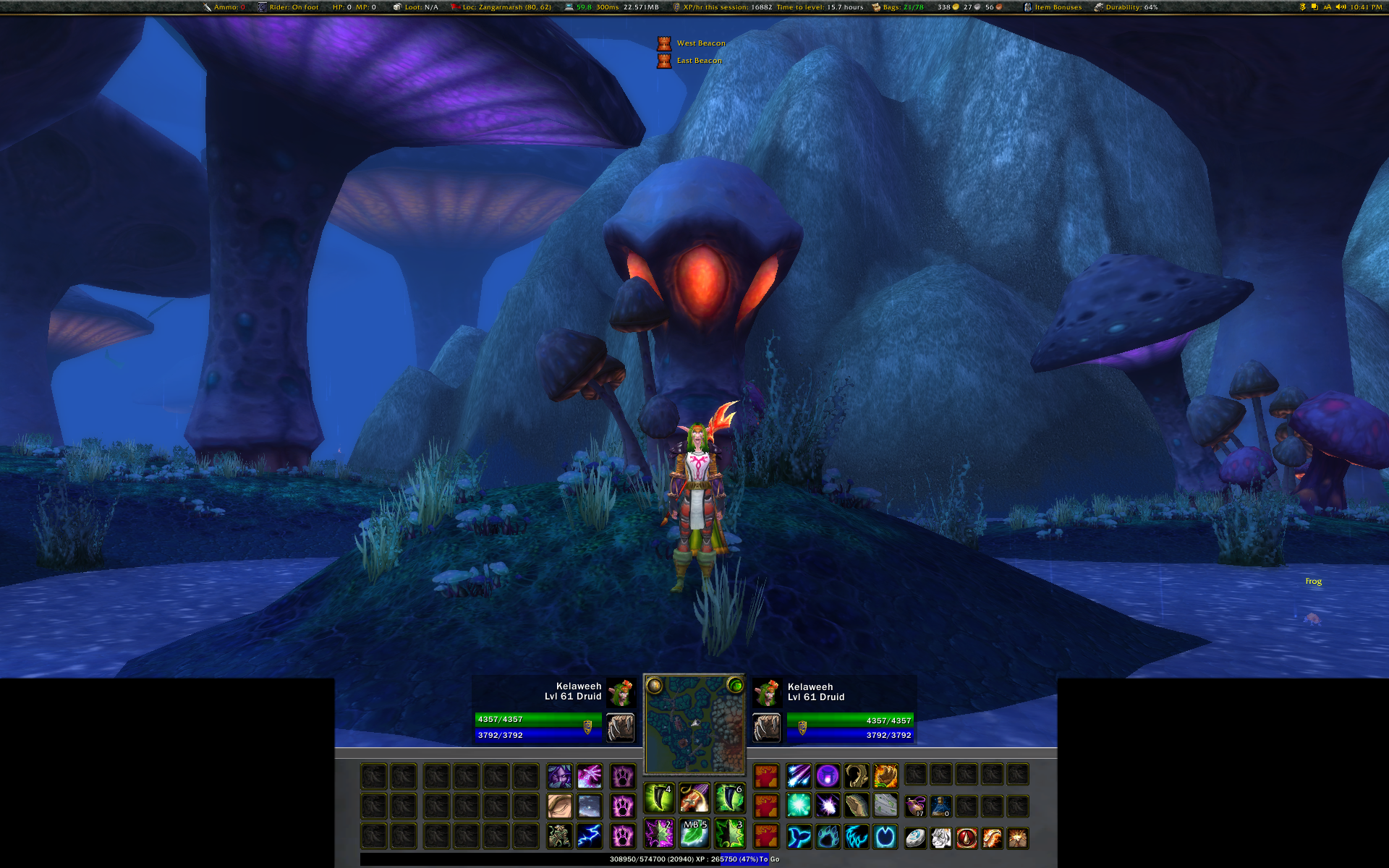The image size is (1389, 868).
Task: Click the green round button on the minimap corner
Action: click(x=735, y=685)
